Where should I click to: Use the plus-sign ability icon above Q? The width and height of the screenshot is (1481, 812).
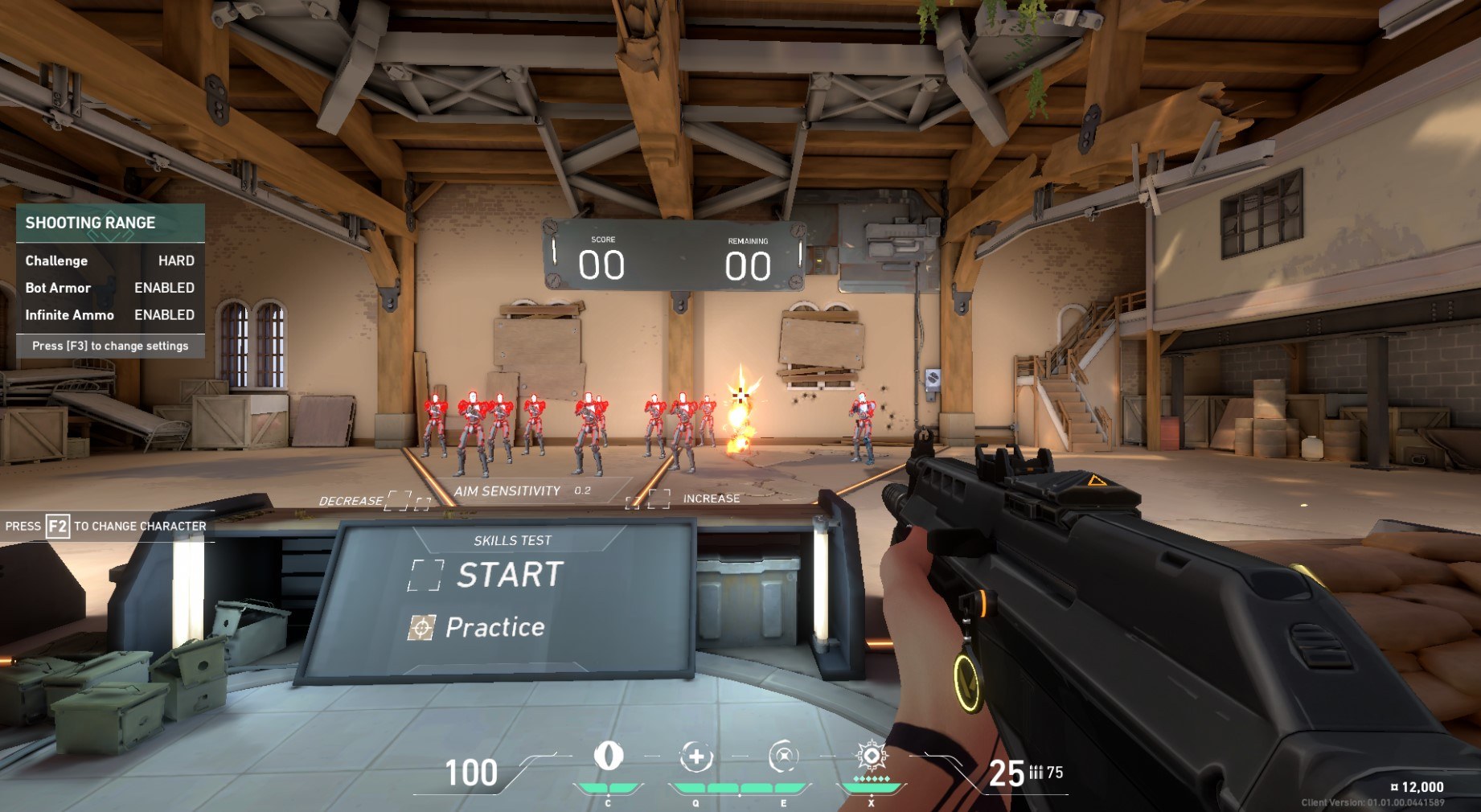pos(696,757)
